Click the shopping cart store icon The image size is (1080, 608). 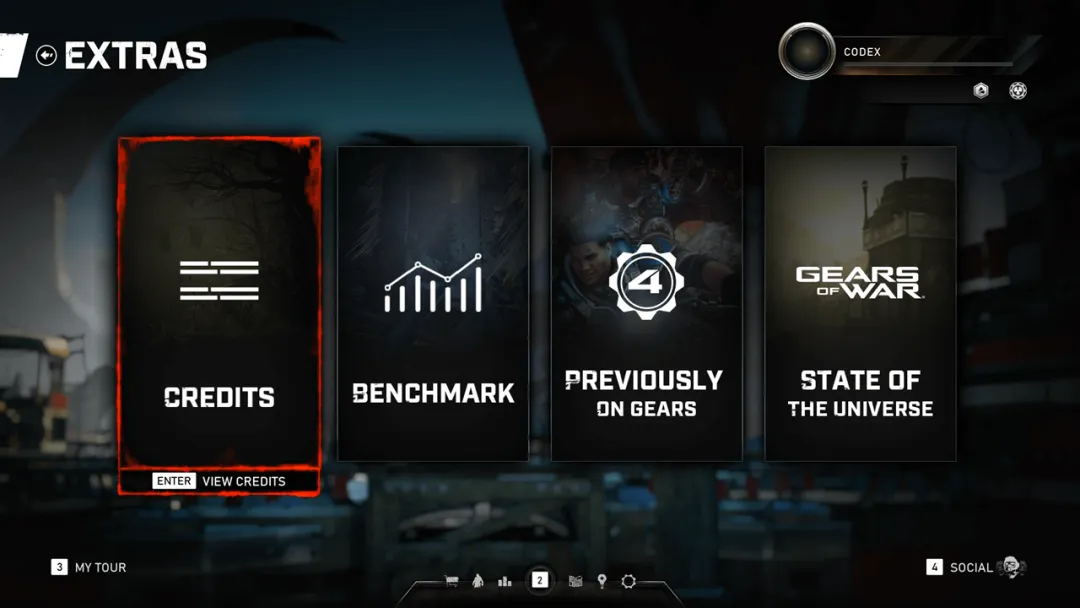coord(452,581)
